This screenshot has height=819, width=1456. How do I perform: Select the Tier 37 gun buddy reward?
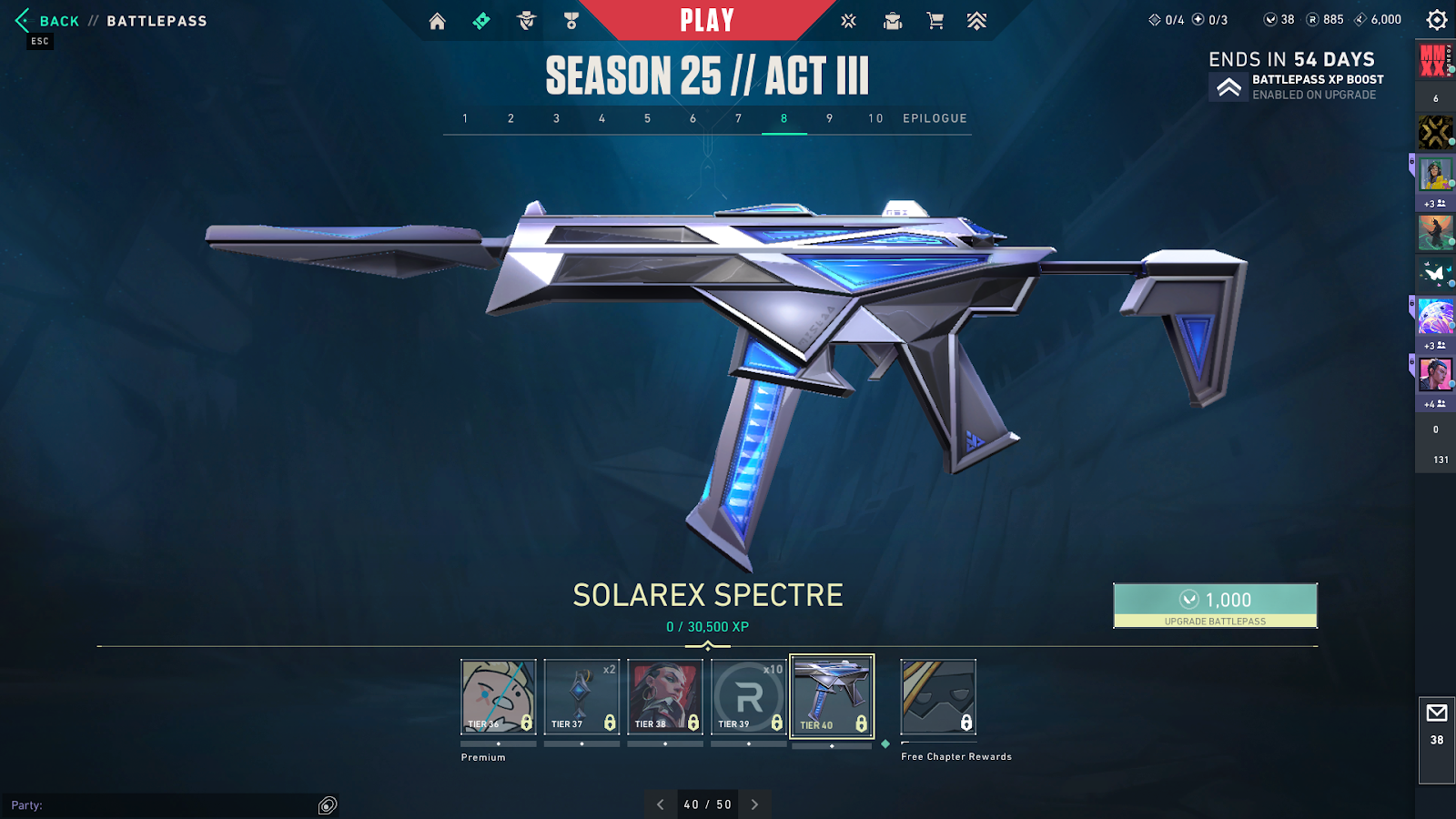tap(581, 697)
